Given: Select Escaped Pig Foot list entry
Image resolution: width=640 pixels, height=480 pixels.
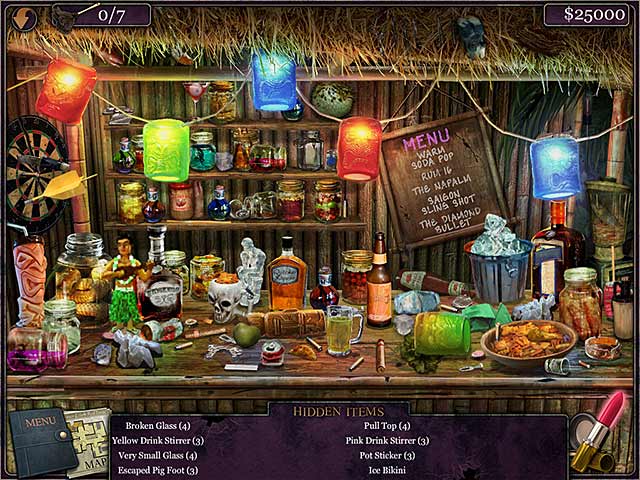Looking at the screenshot, I should [x=156, y=470].
